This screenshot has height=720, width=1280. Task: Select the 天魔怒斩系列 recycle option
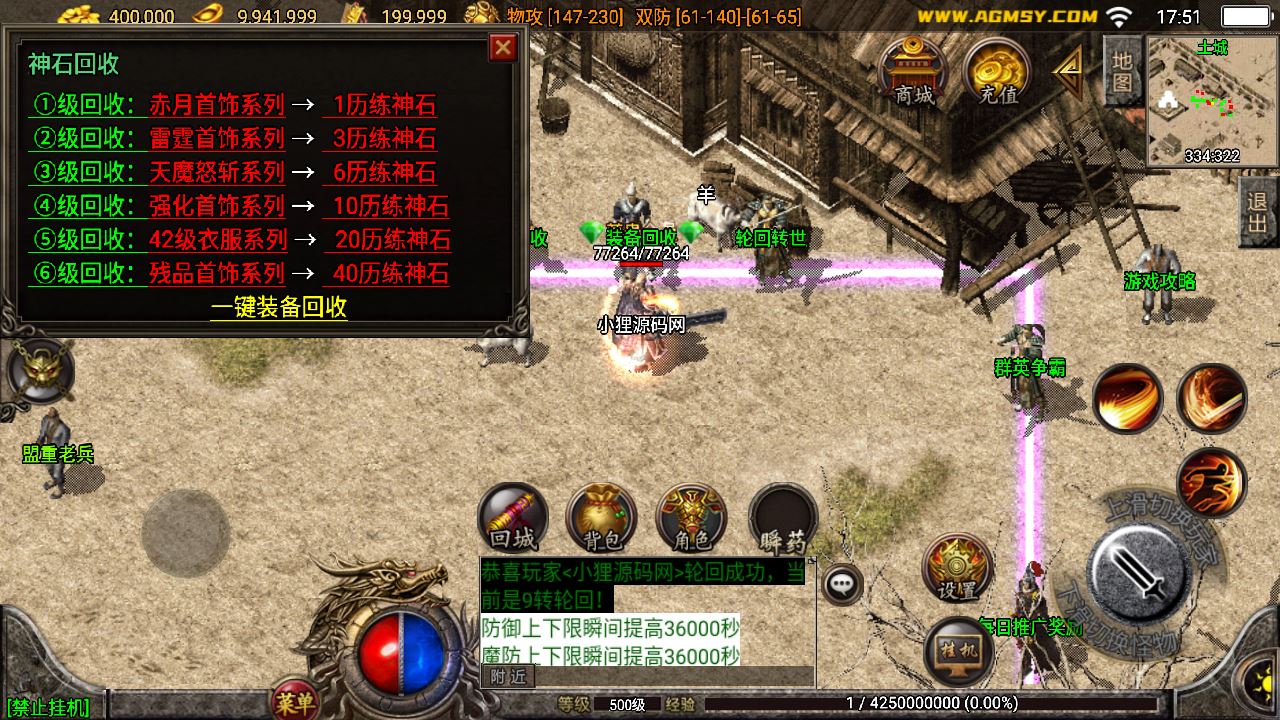click(217, 172)
